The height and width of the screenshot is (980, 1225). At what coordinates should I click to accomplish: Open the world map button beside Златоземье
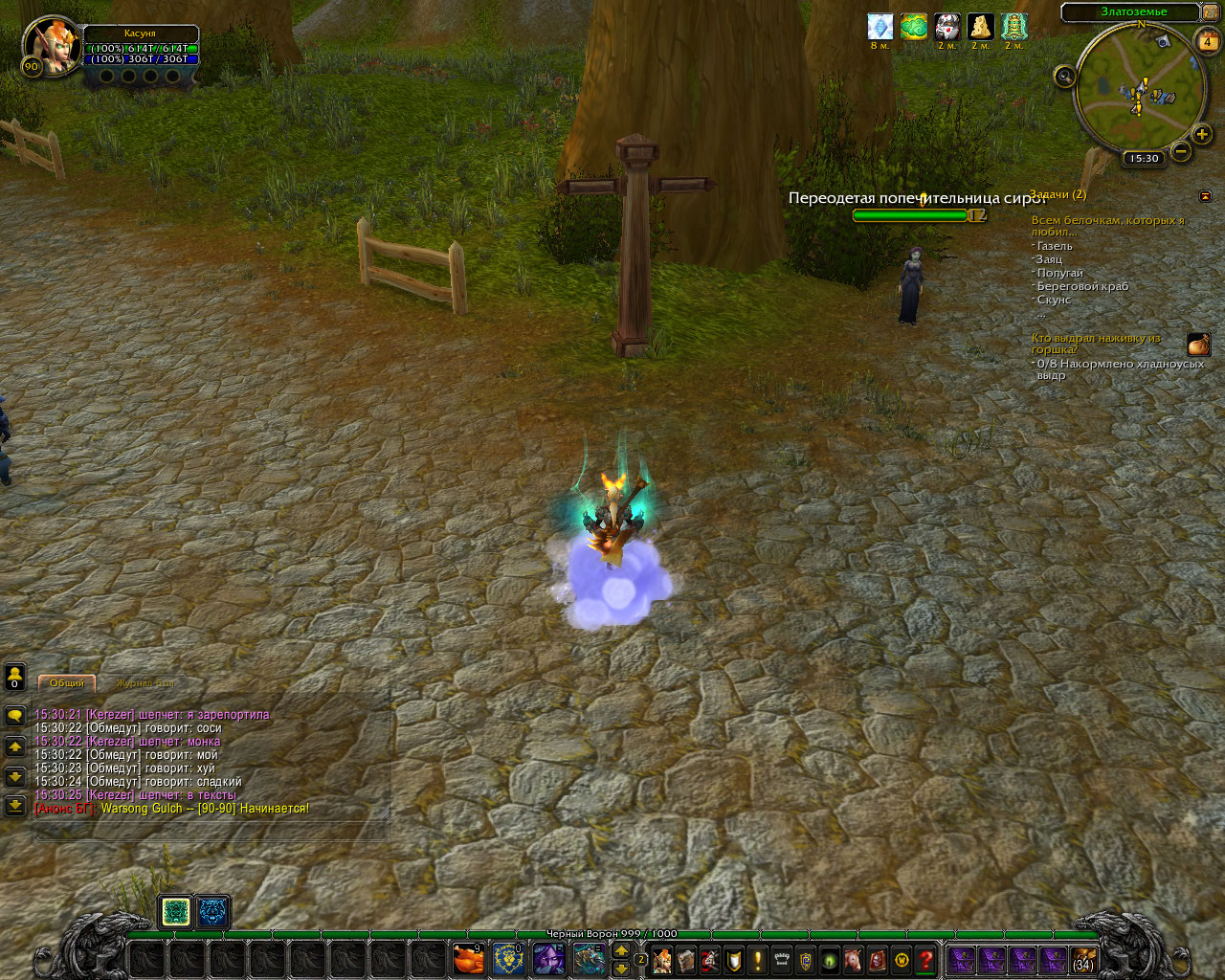(1211, 12)
